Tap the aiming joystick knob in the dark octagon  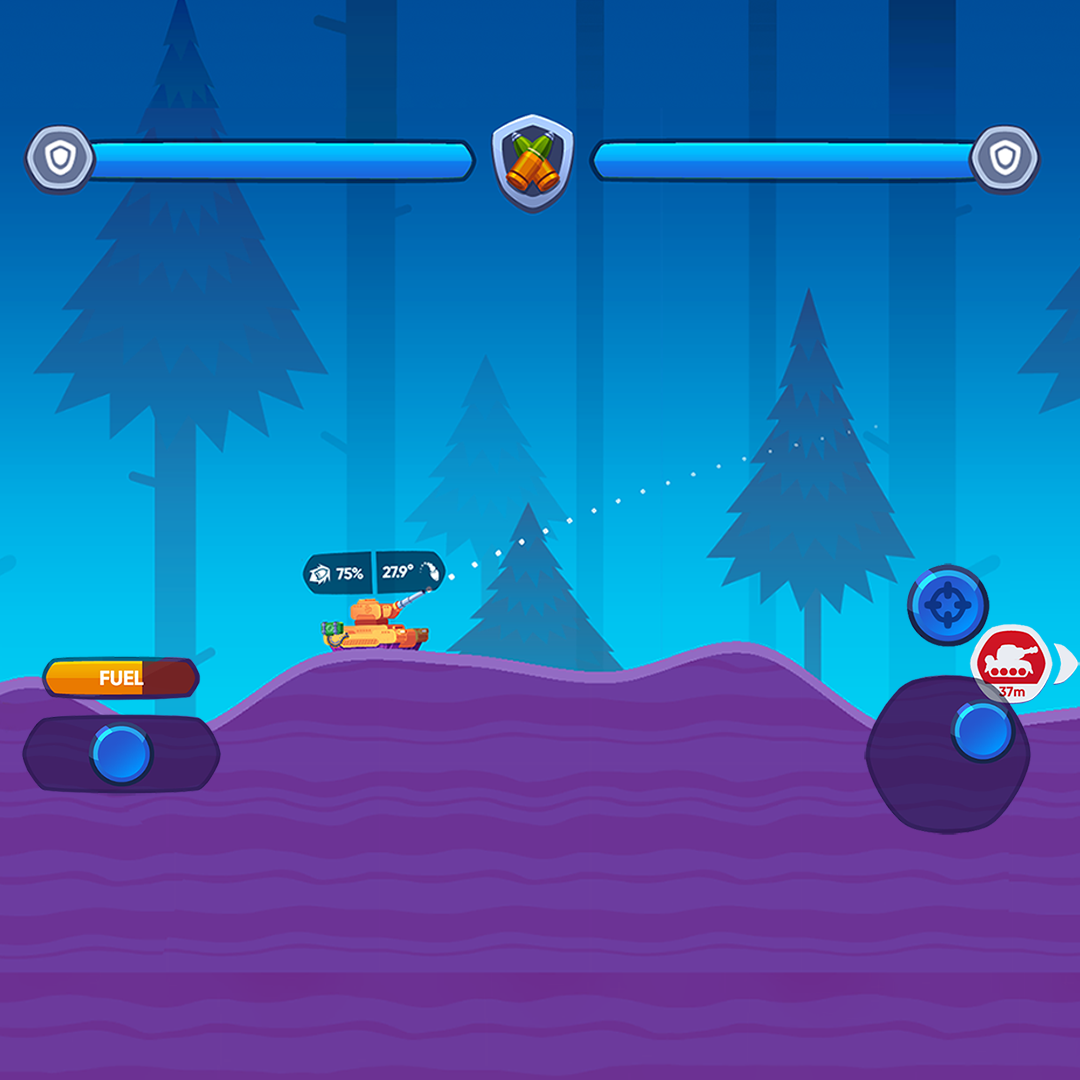pos(982,731)
